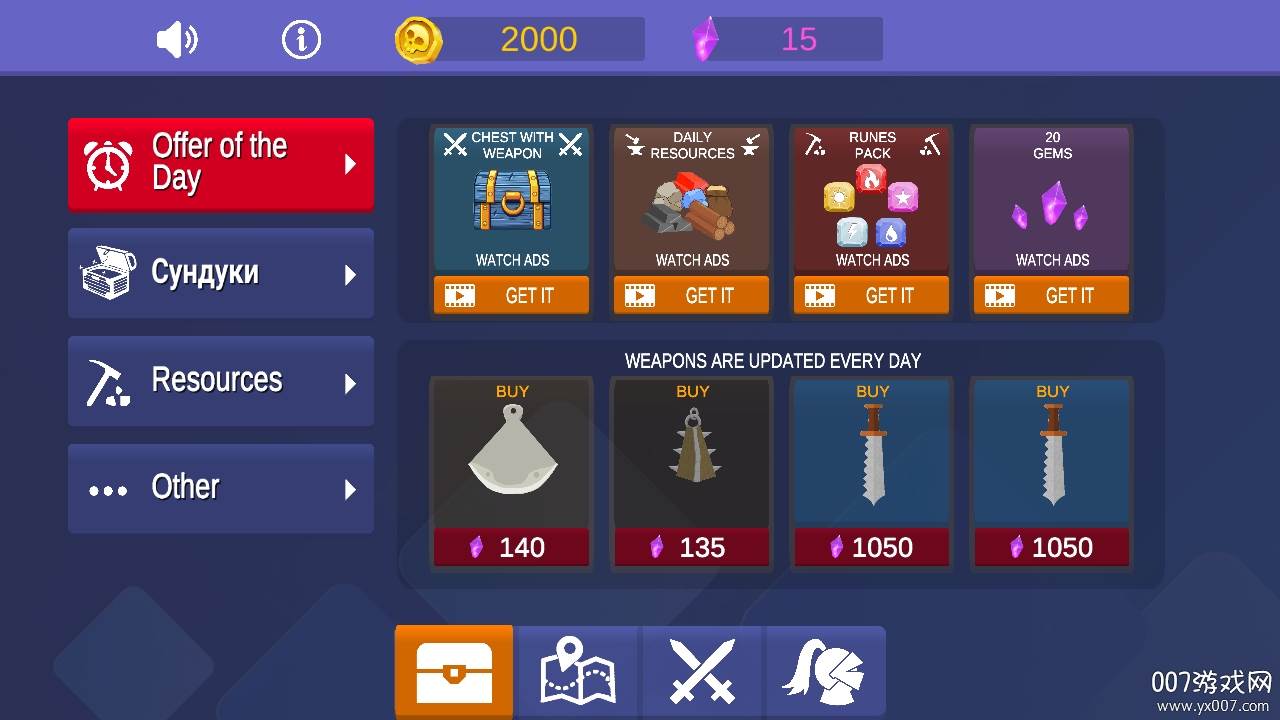Open the Other shop category
The width and height of the screenshot is (1280, 720).
point(221,488)
